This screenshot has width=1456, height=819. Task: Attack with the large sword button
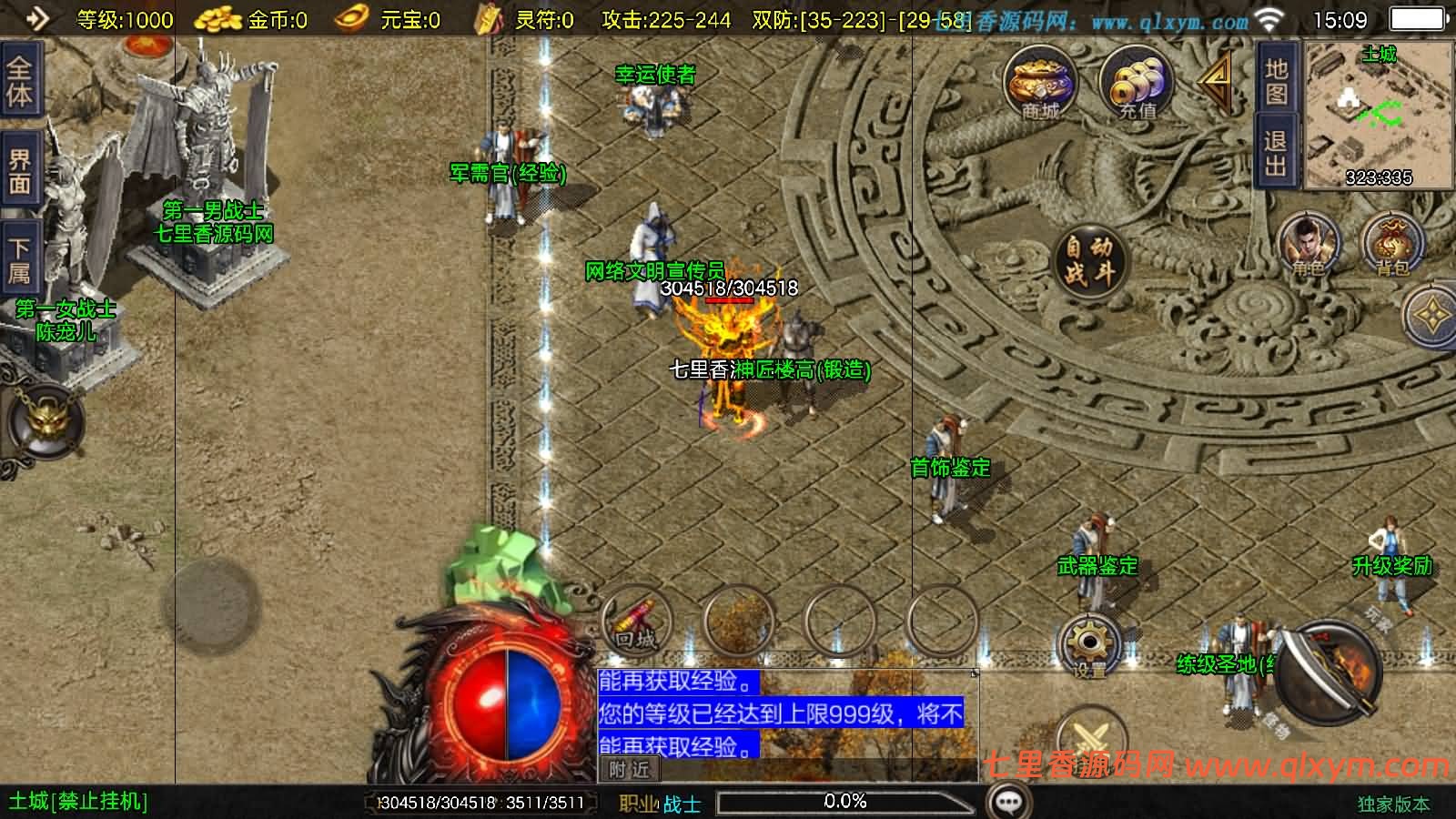coord(1330,671)
